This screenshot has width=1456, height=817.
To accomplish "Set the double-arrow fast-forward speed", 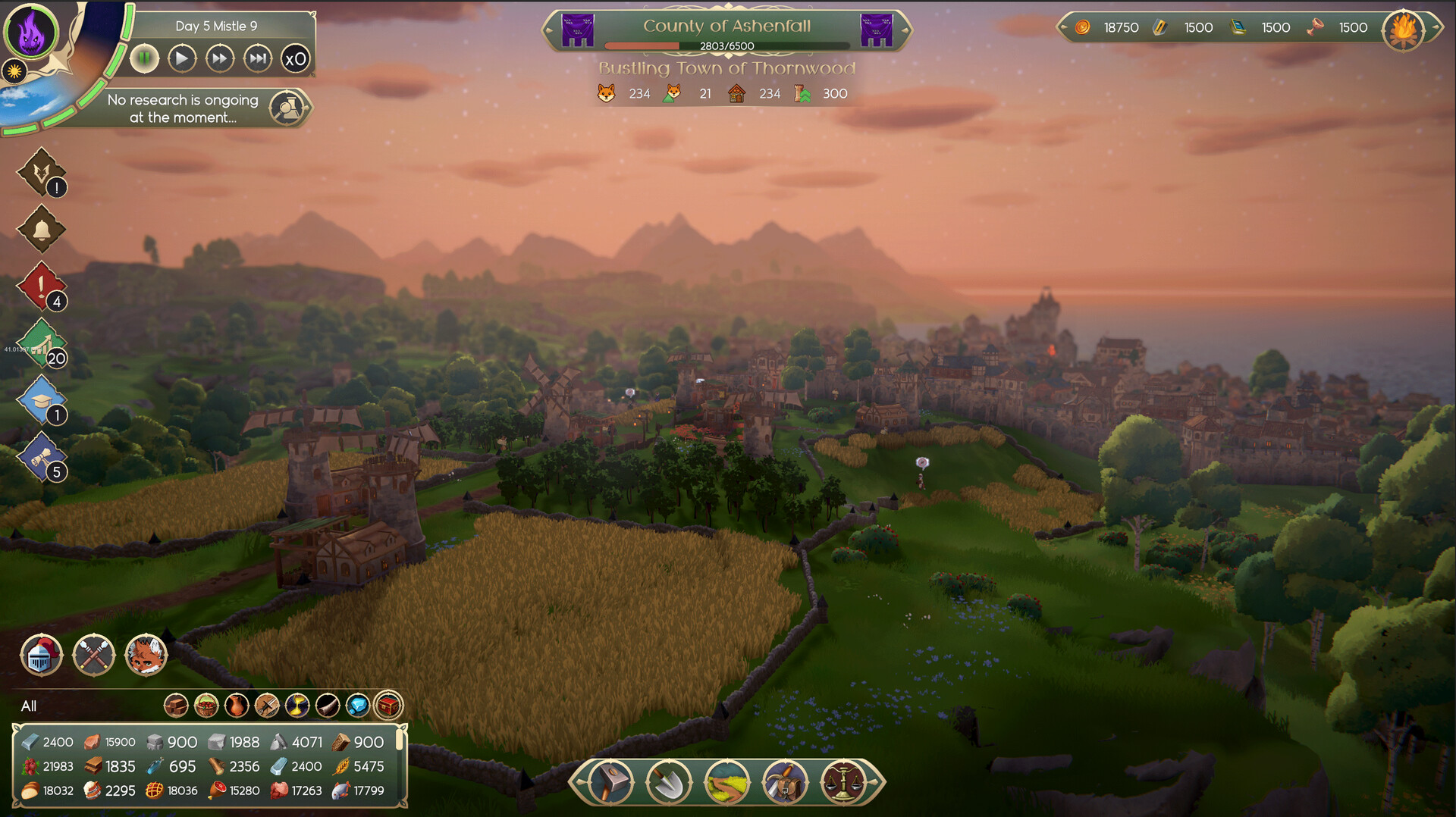I will coord(220,58).
